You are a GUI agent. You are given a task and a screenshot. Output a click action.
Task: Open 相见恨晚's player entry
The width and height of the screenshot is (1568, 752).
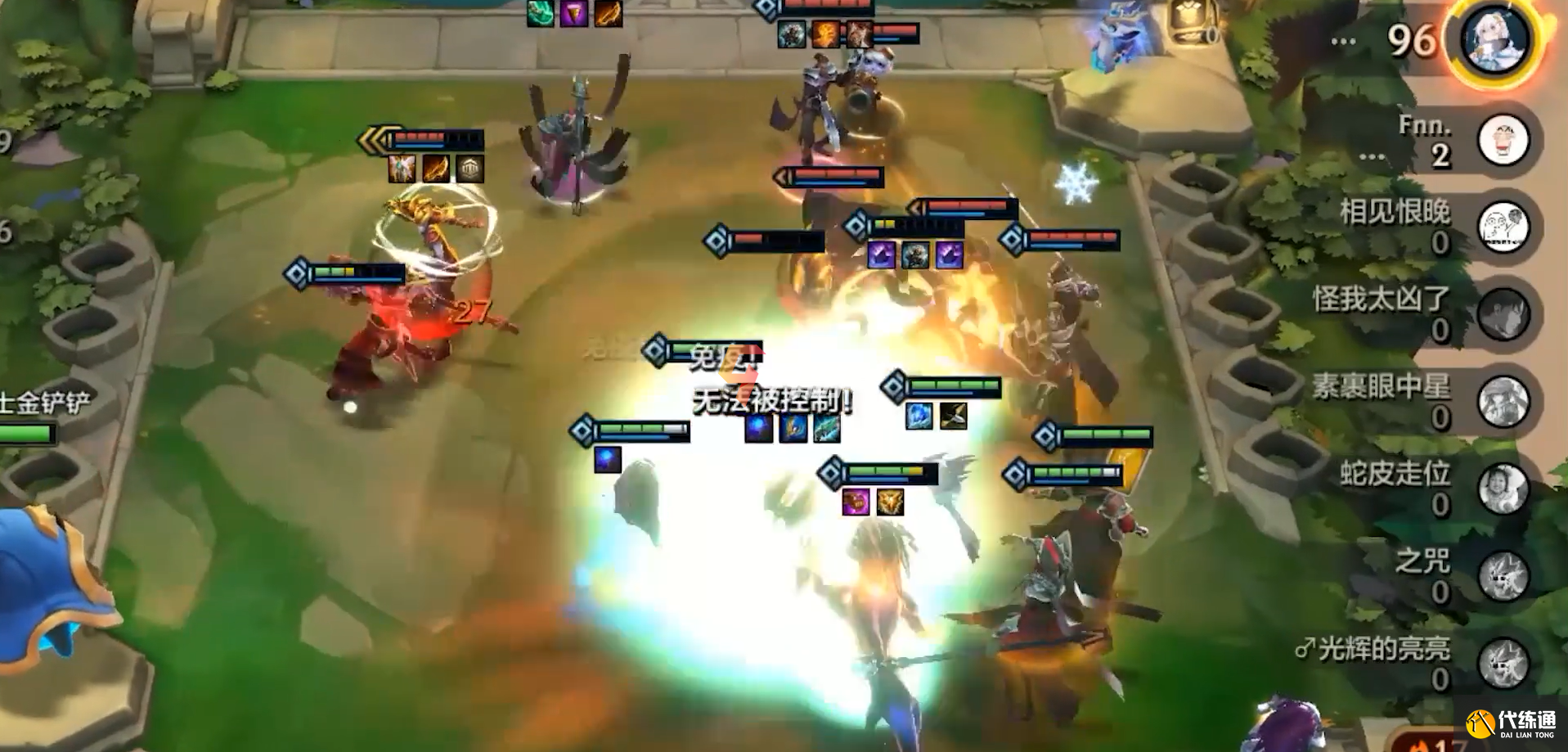click(x=1503, y=227)
